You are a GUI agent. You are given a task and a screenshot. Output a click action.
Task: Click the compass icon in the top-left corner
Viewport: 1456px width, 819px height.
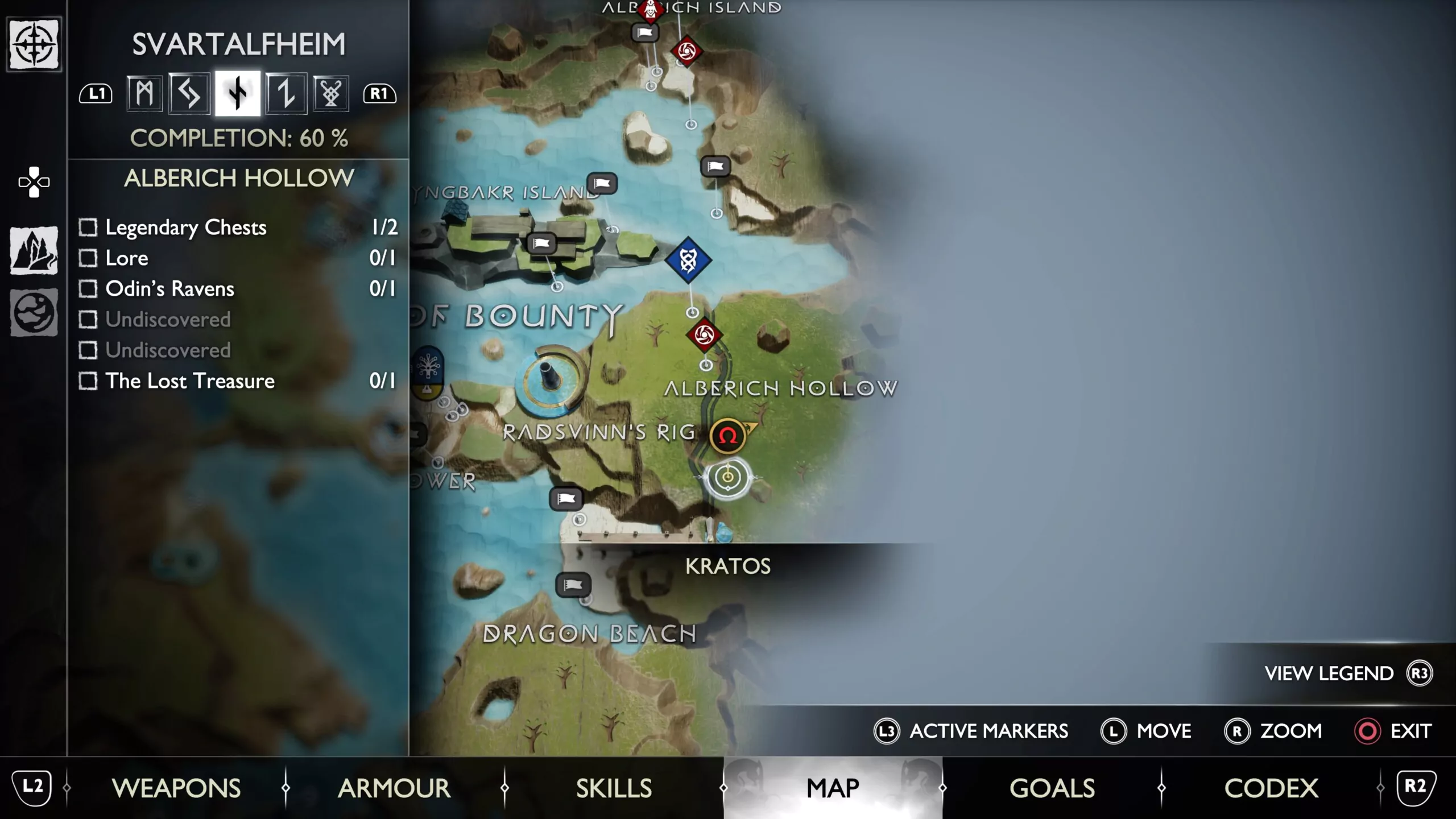click(x=34, y=44)
